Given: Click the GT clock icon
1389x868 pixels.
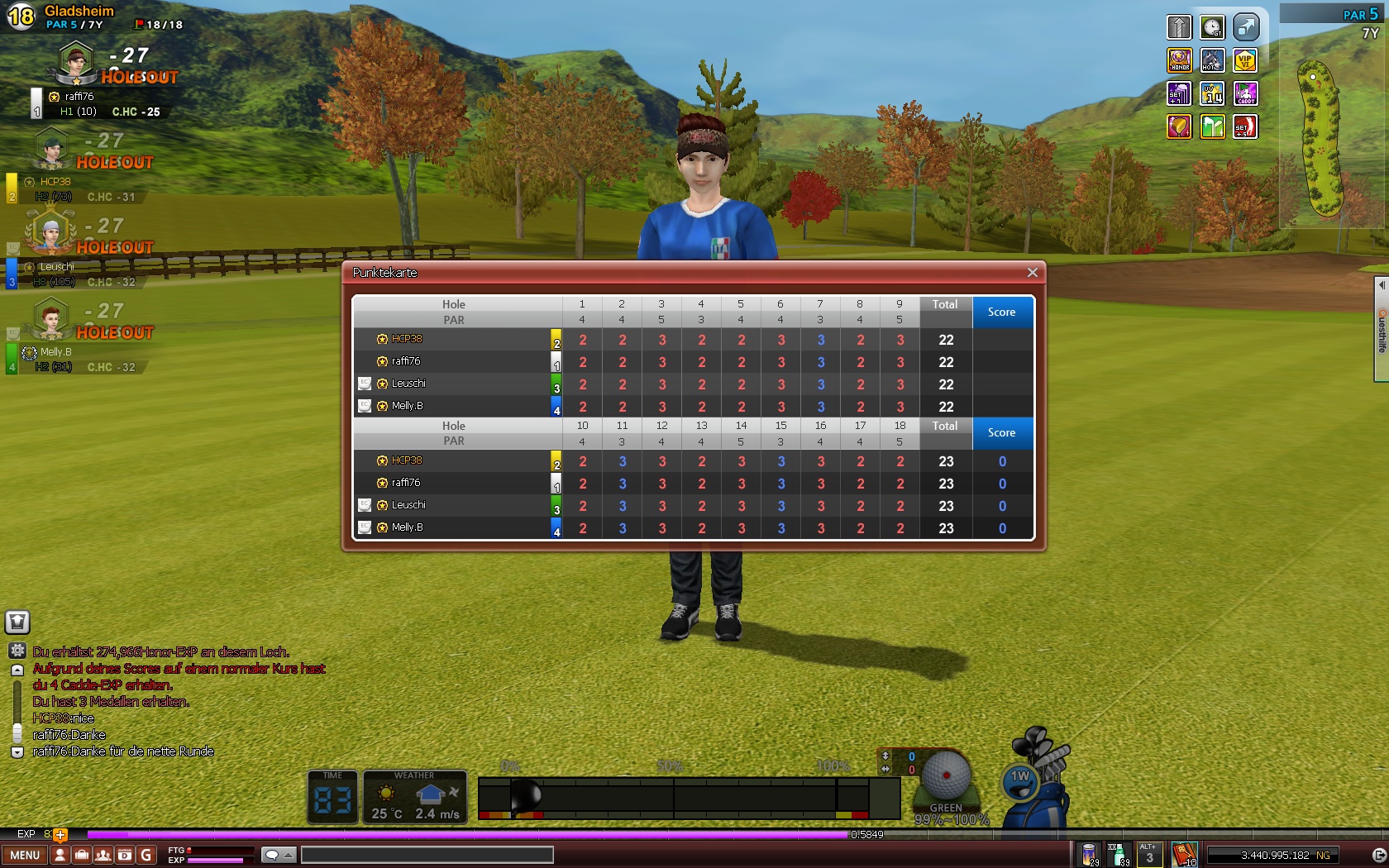Looking at the screenshot, I should [1213, 27].
